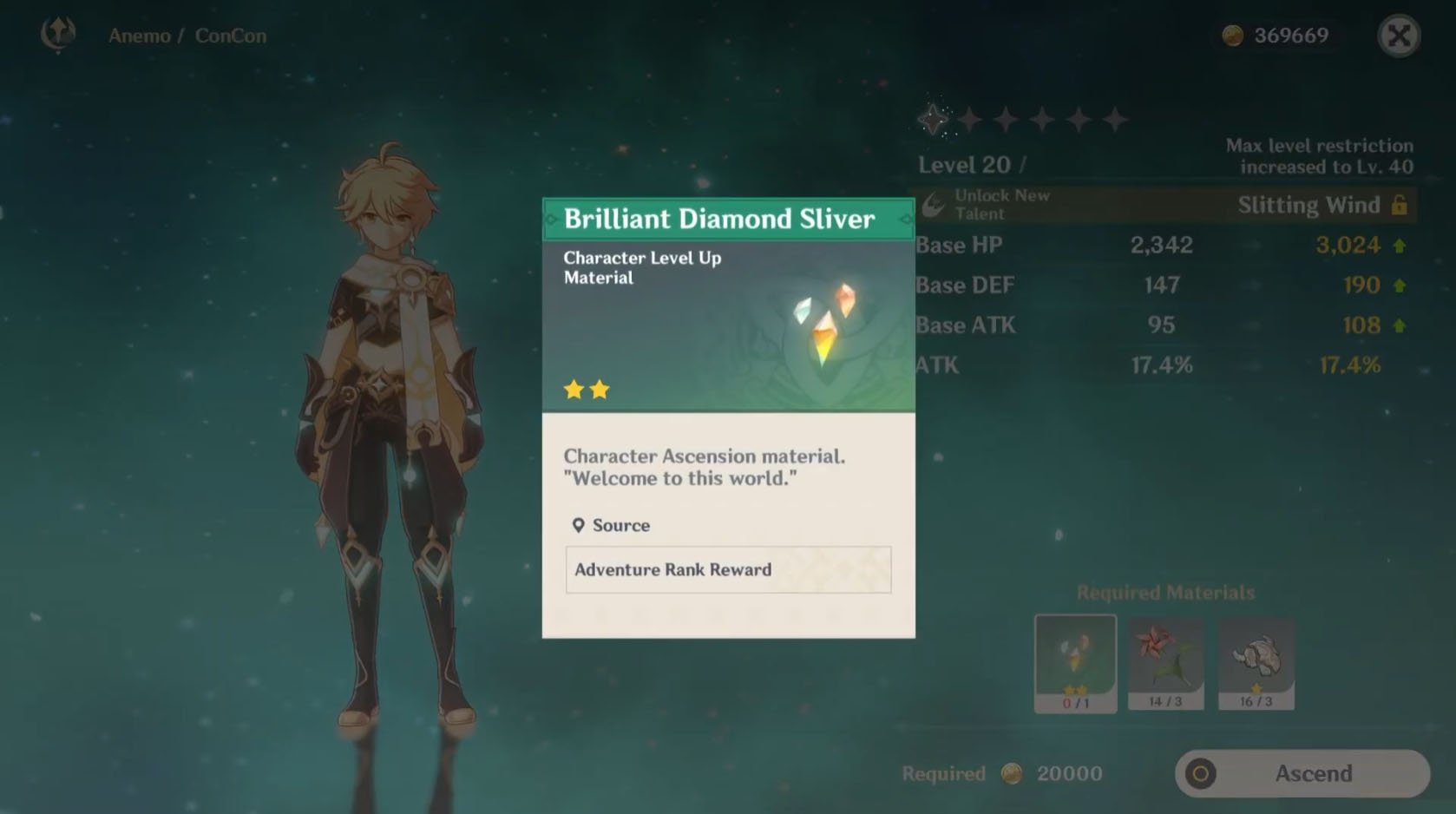Open the Adventure Rank Reward source

point(728,570)
